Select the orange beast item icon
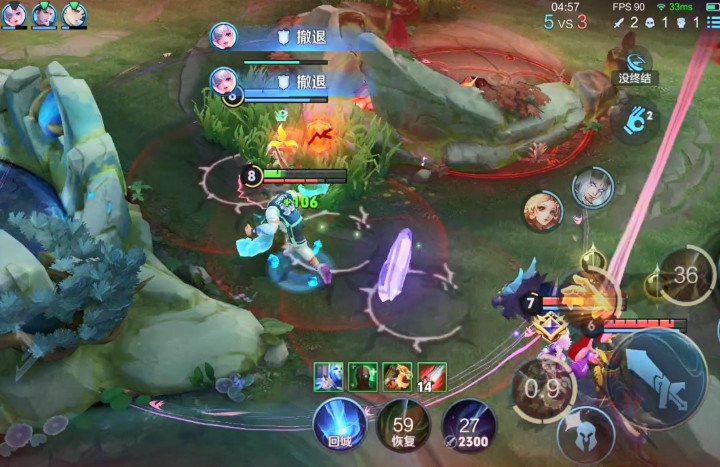Image resolution: width=720 pixels, height=467 pixels. point(397,376)
